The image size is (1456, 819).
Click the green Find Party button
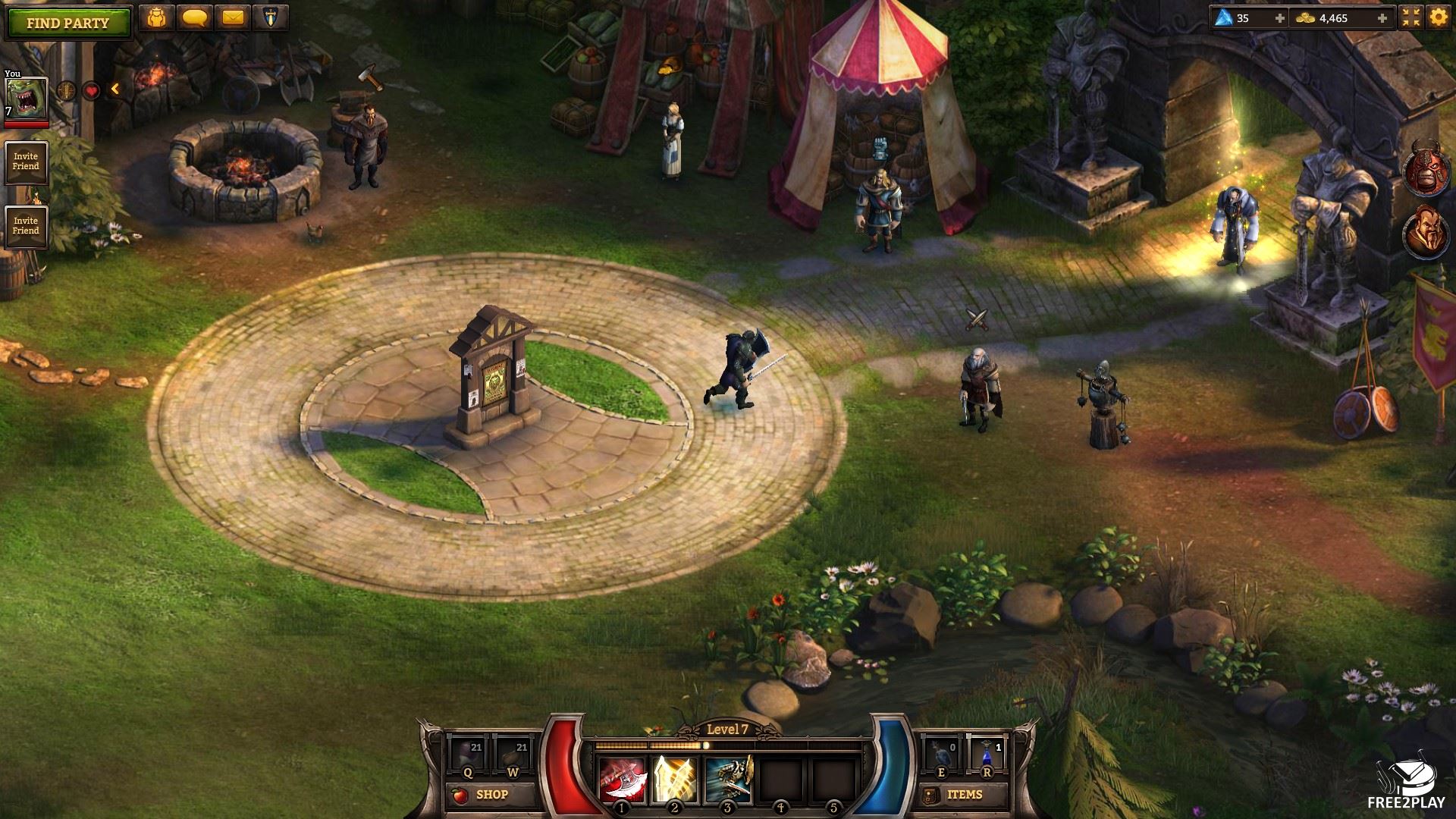68,23
